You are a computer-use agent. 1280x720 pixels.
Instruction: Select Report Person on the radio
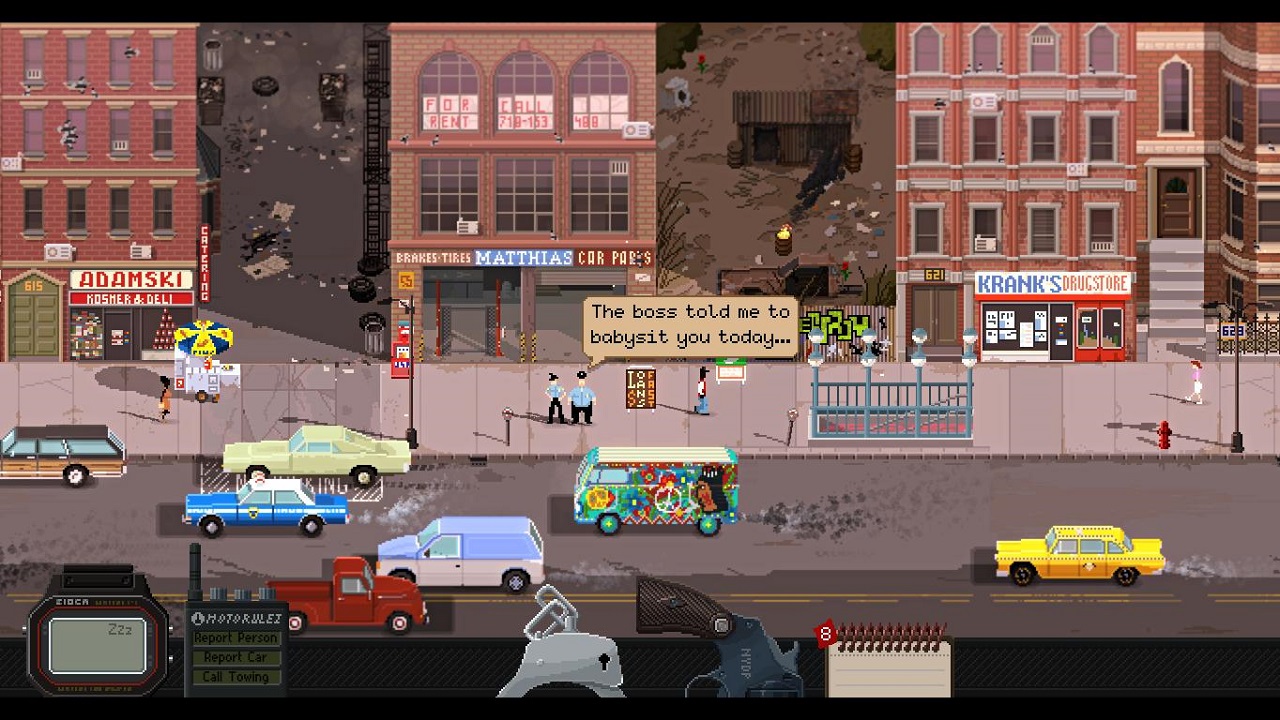(236, 638)
